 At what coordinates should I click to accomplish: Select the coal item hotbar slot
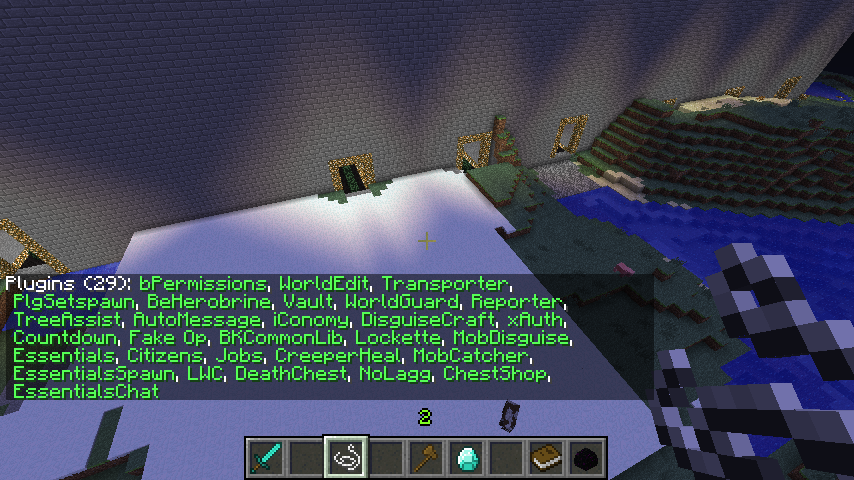[587, 457]
